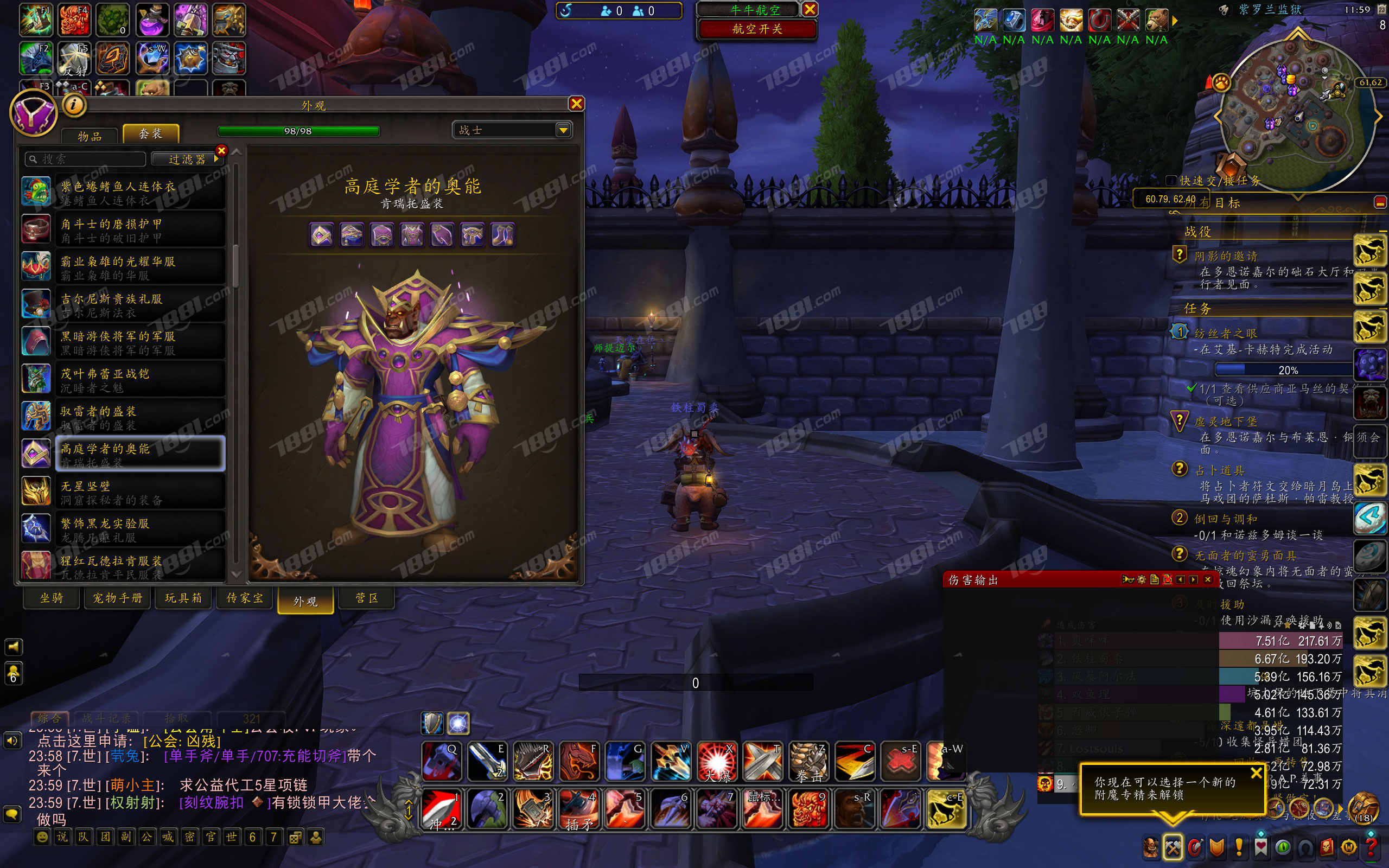Open the 战士 class dropdown

pyautogui.click(x=563, y=130)
